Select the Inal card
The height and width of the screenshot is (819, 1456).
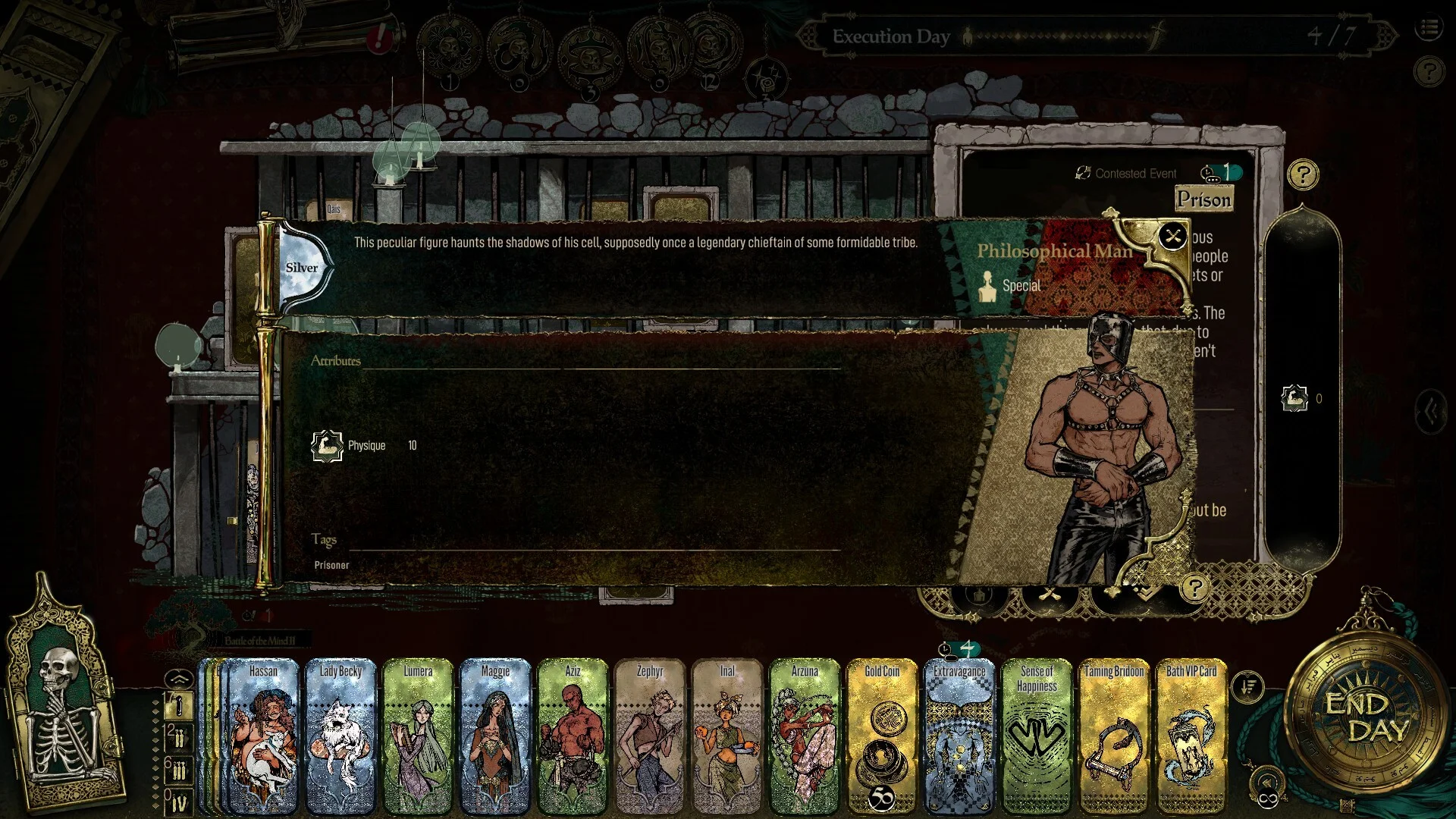click(x=727, y=736)
